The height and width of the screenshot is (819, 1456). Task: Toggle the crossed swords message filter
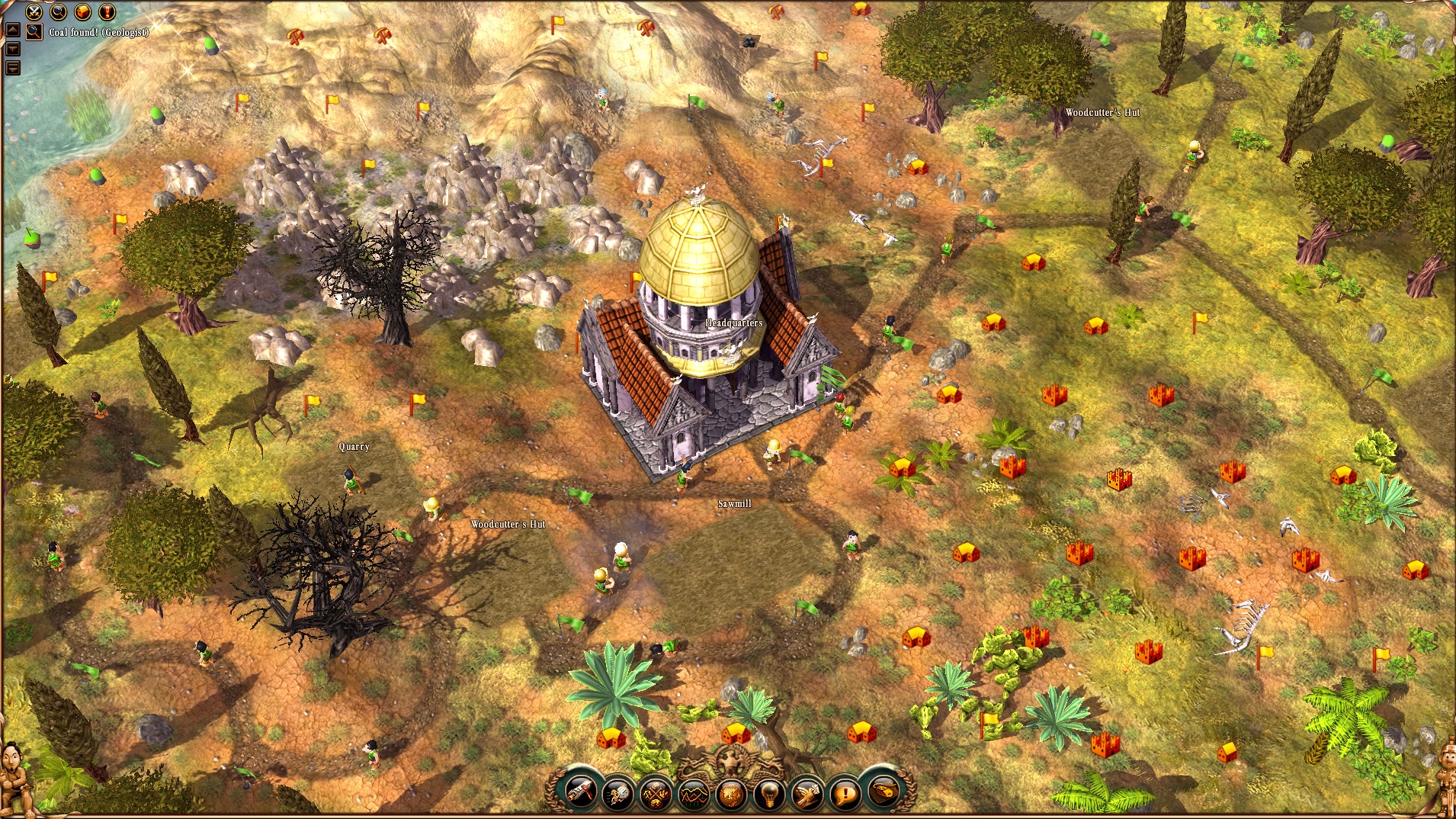click(34, 11)
